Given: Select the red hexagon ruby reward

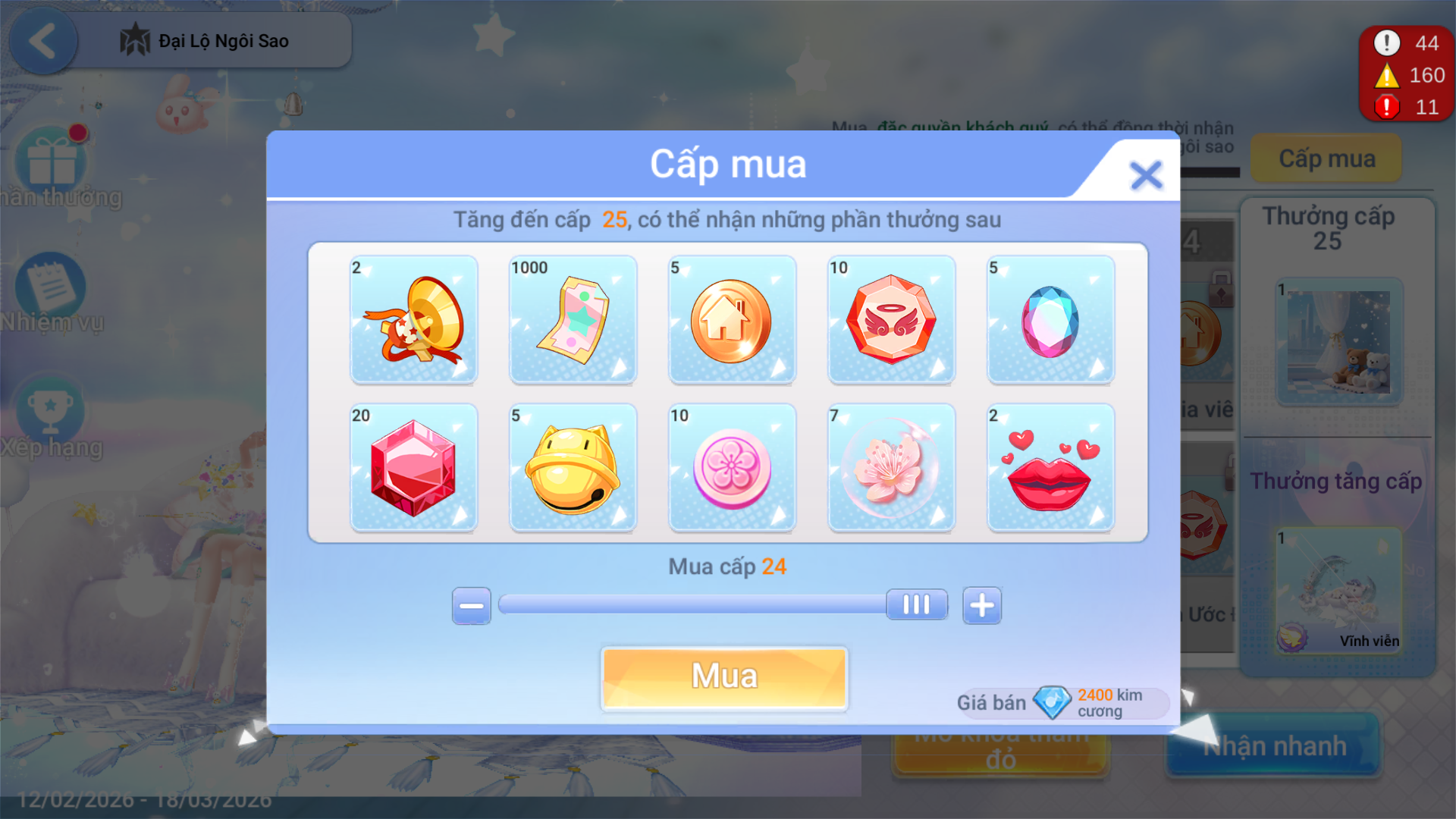Looking at the screenshot, I should pyautogui.click(x=414, y=467).
